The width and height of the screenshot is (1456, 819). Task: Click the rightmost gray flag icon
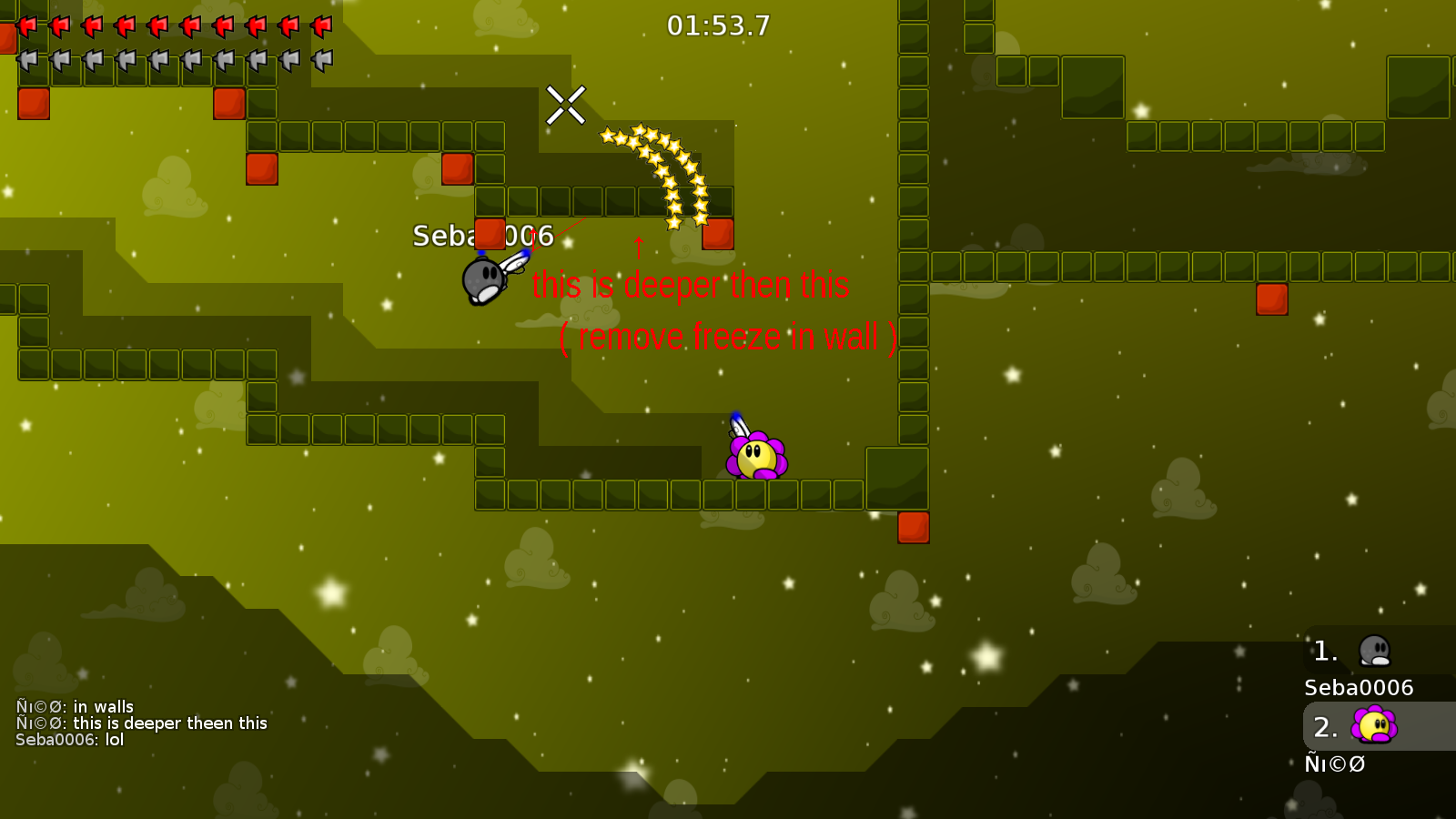tap(320, 59)
